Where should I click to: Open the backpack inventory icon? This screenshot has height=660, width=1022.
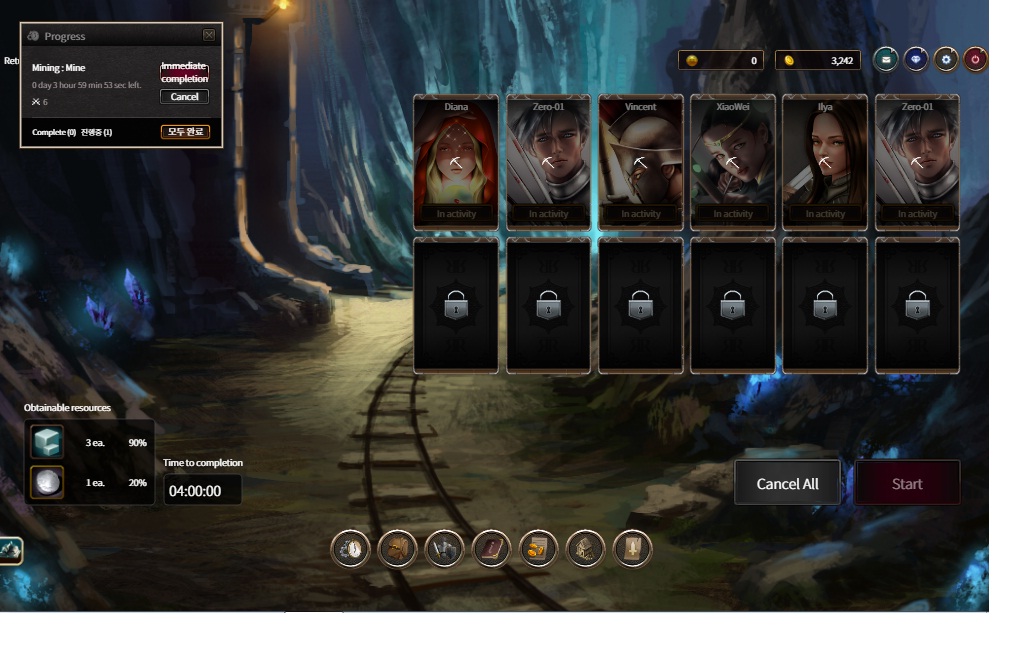(x=397, y=549)
